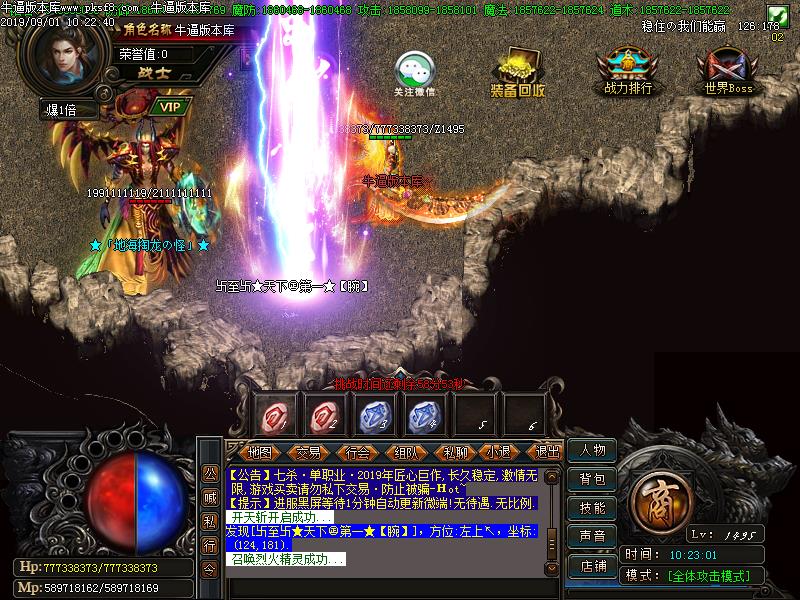
Task: Open the 组队 team menu
Action: coord(406,452)
